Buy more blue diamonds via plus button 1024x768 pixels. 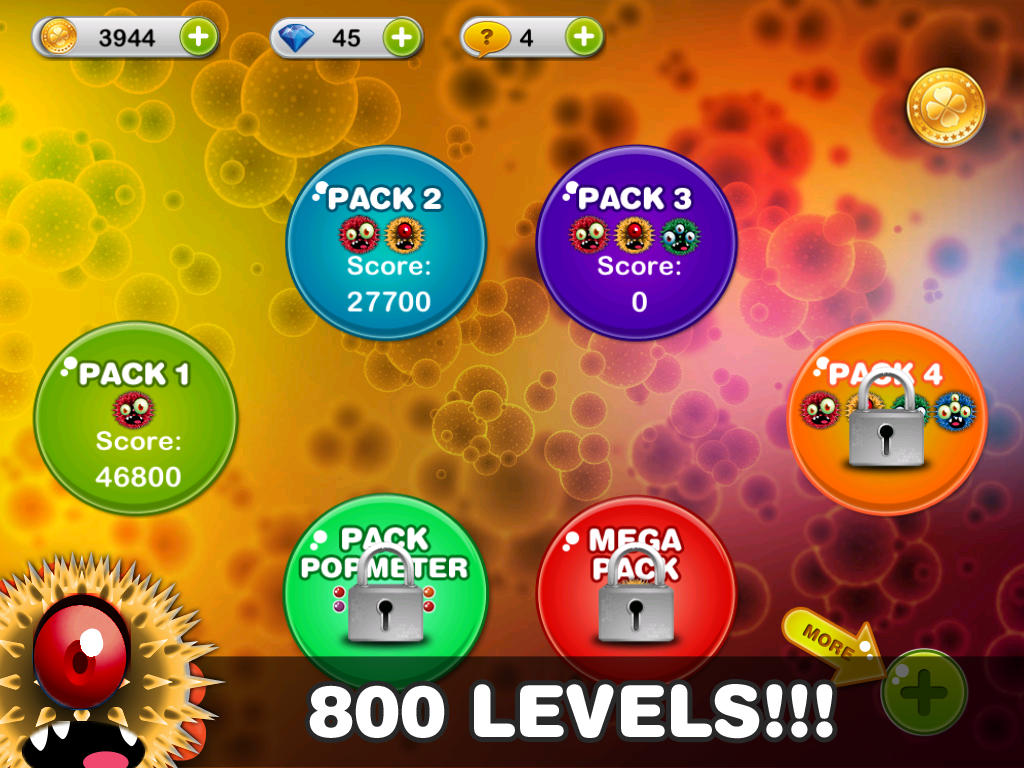click(401, 38)
